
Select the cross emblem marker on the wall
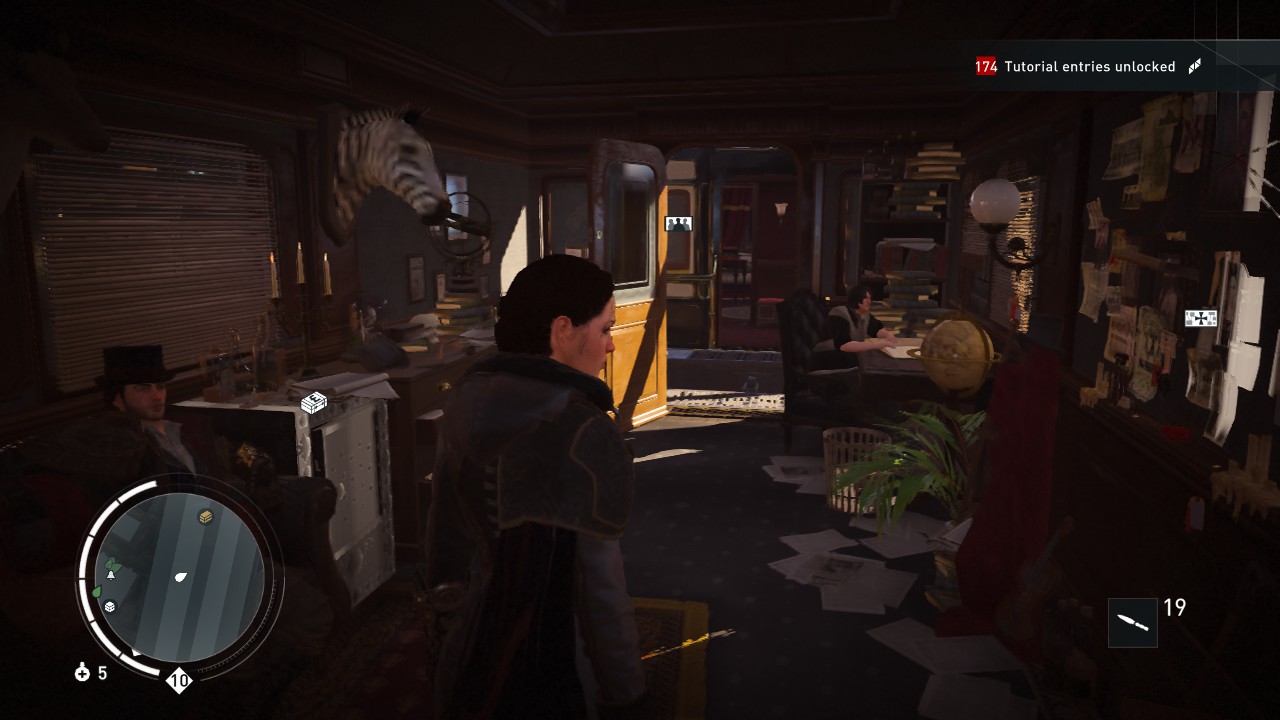click(x=1200, y=318)
